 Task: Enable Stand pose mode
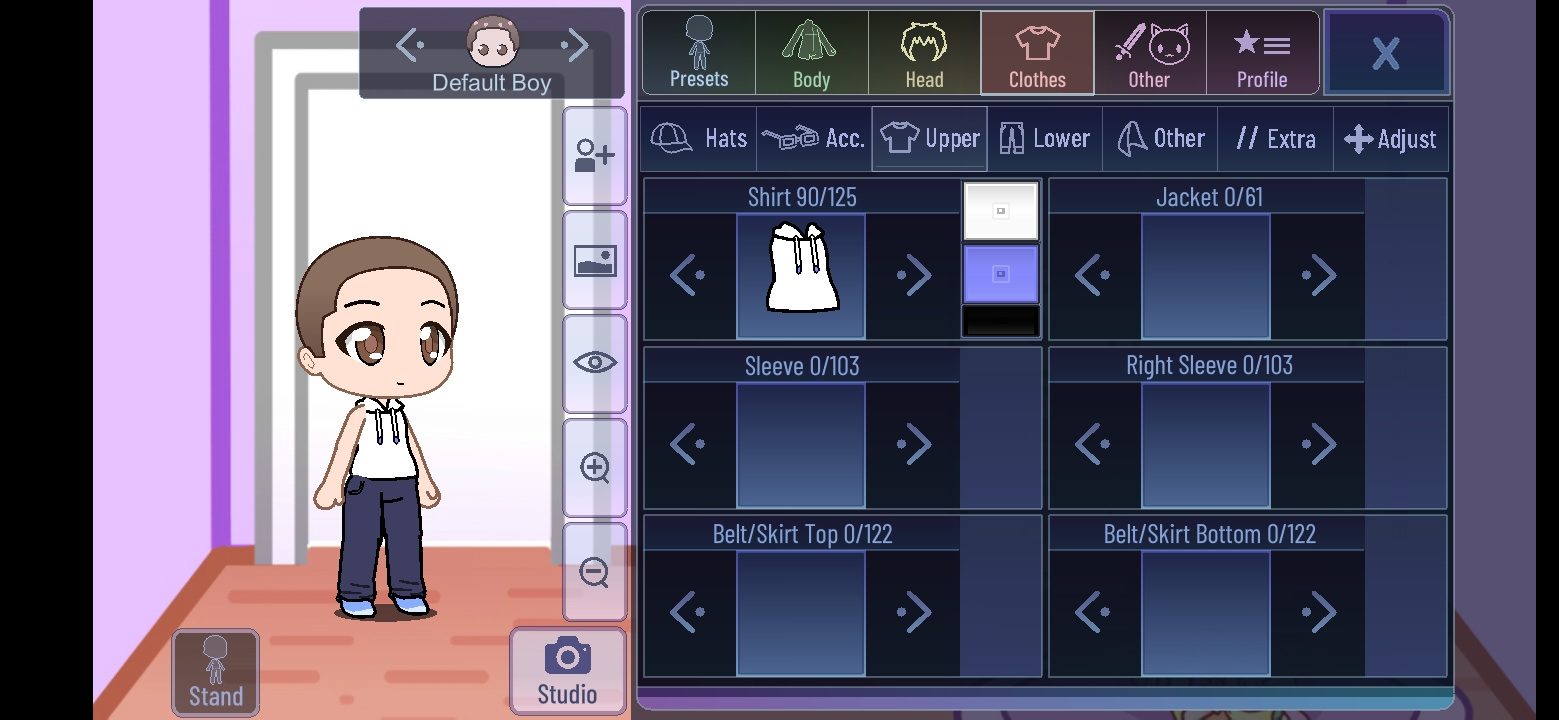pos(215,671)
